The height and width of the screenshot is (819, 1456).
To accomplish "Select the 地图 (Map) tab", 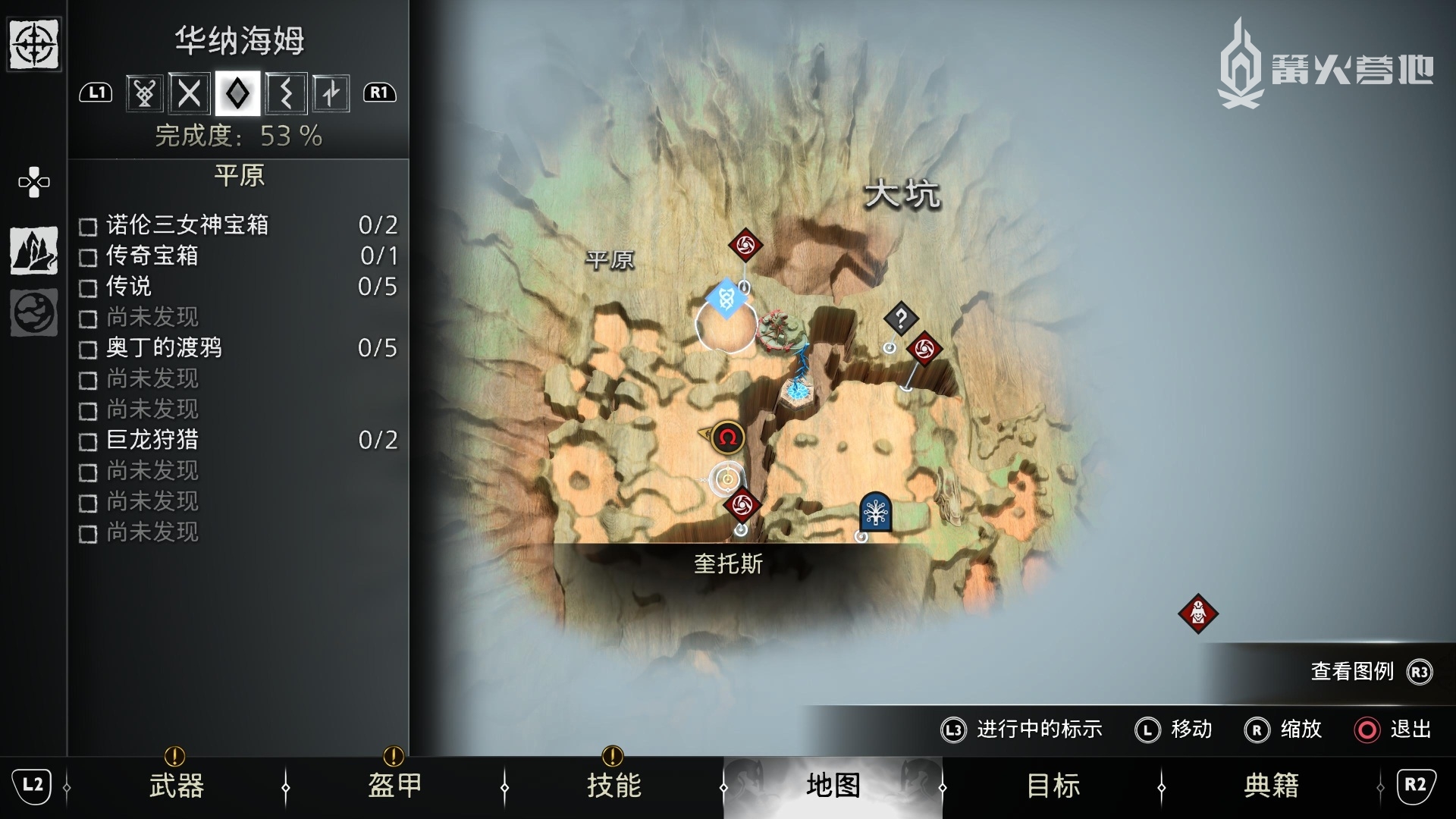I will pyautogui.click(x=833, y=786).
